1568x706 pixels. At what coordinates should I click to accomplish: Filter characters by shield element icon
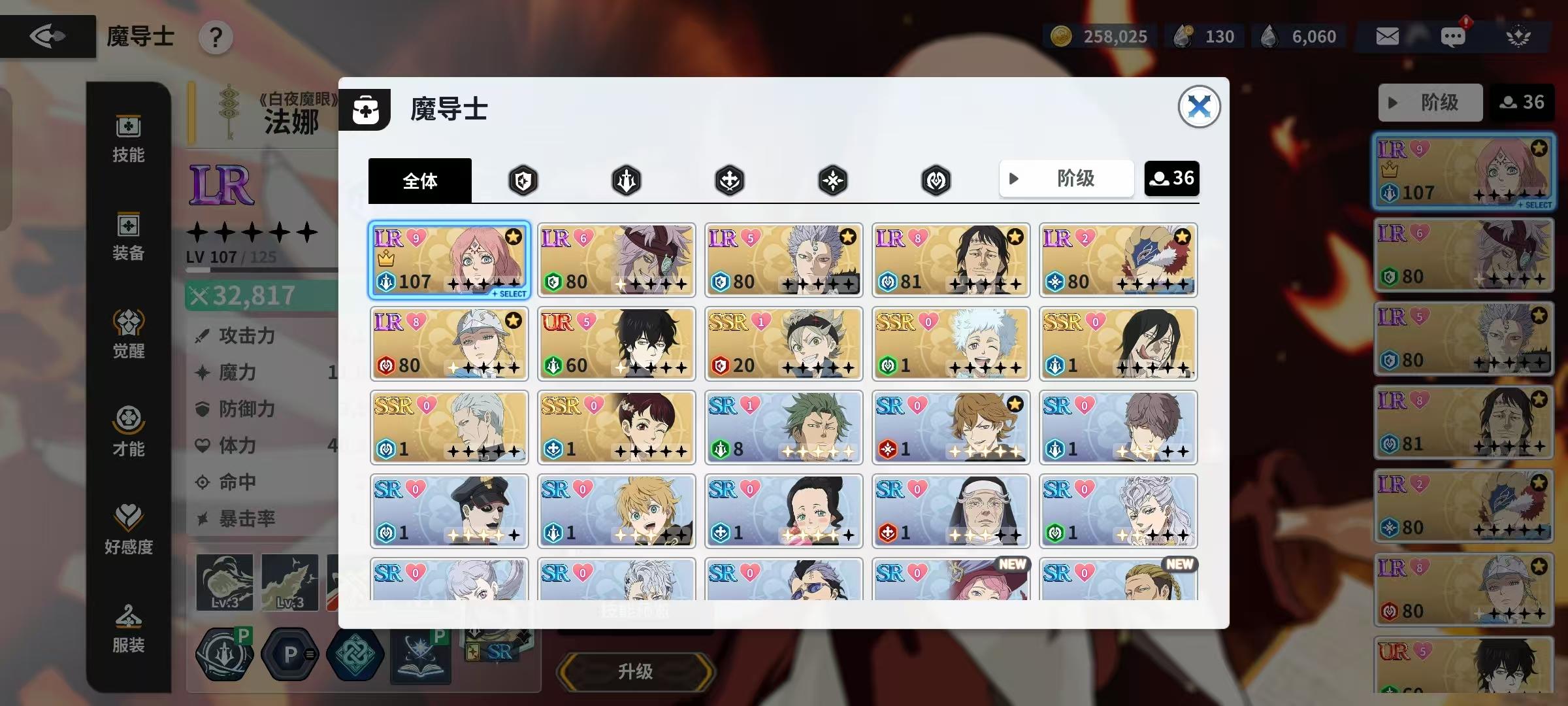click(x=523, y=180)
